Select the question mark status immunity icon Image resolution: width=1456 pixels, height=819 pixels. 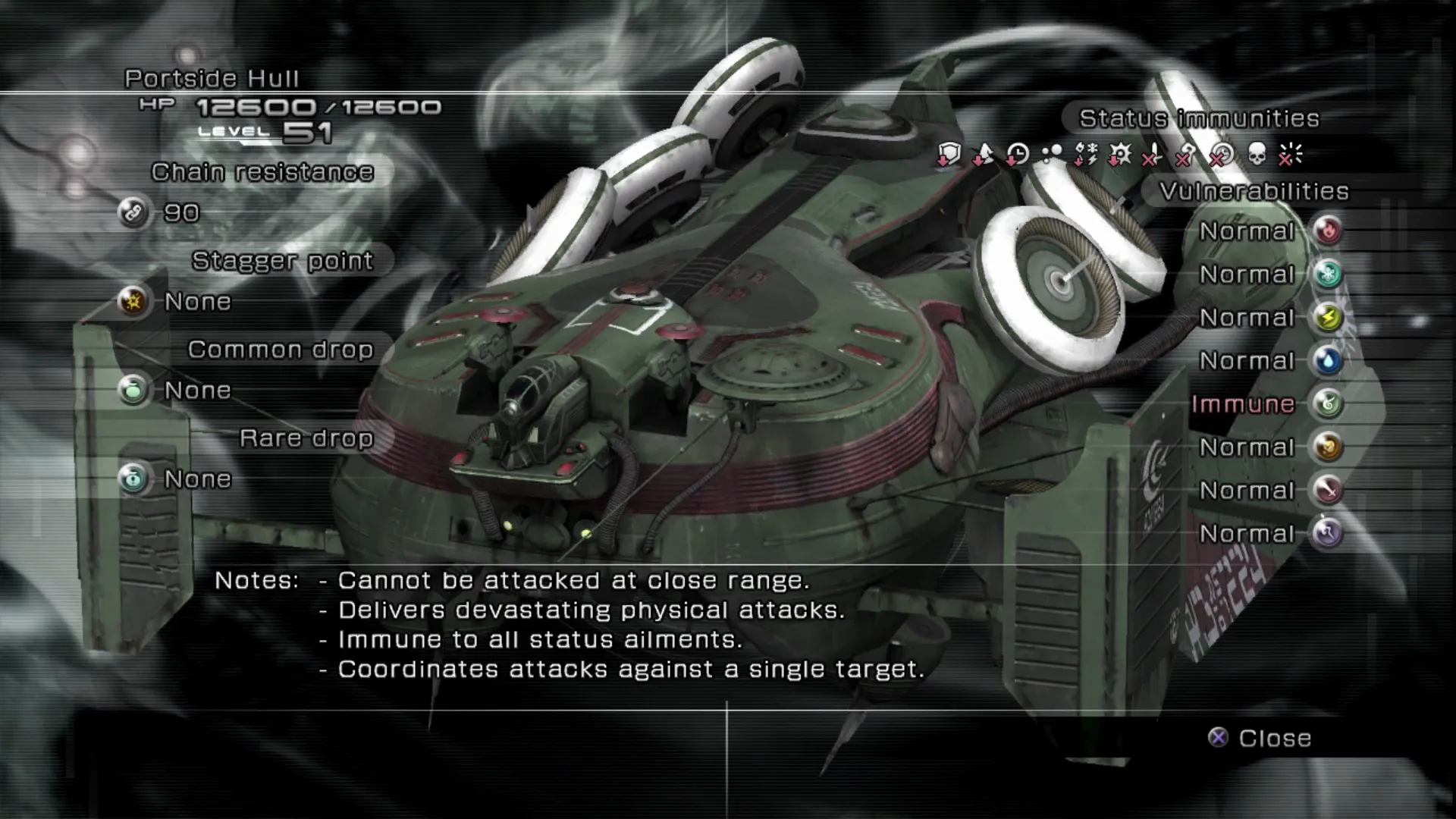pos(1187,155)
